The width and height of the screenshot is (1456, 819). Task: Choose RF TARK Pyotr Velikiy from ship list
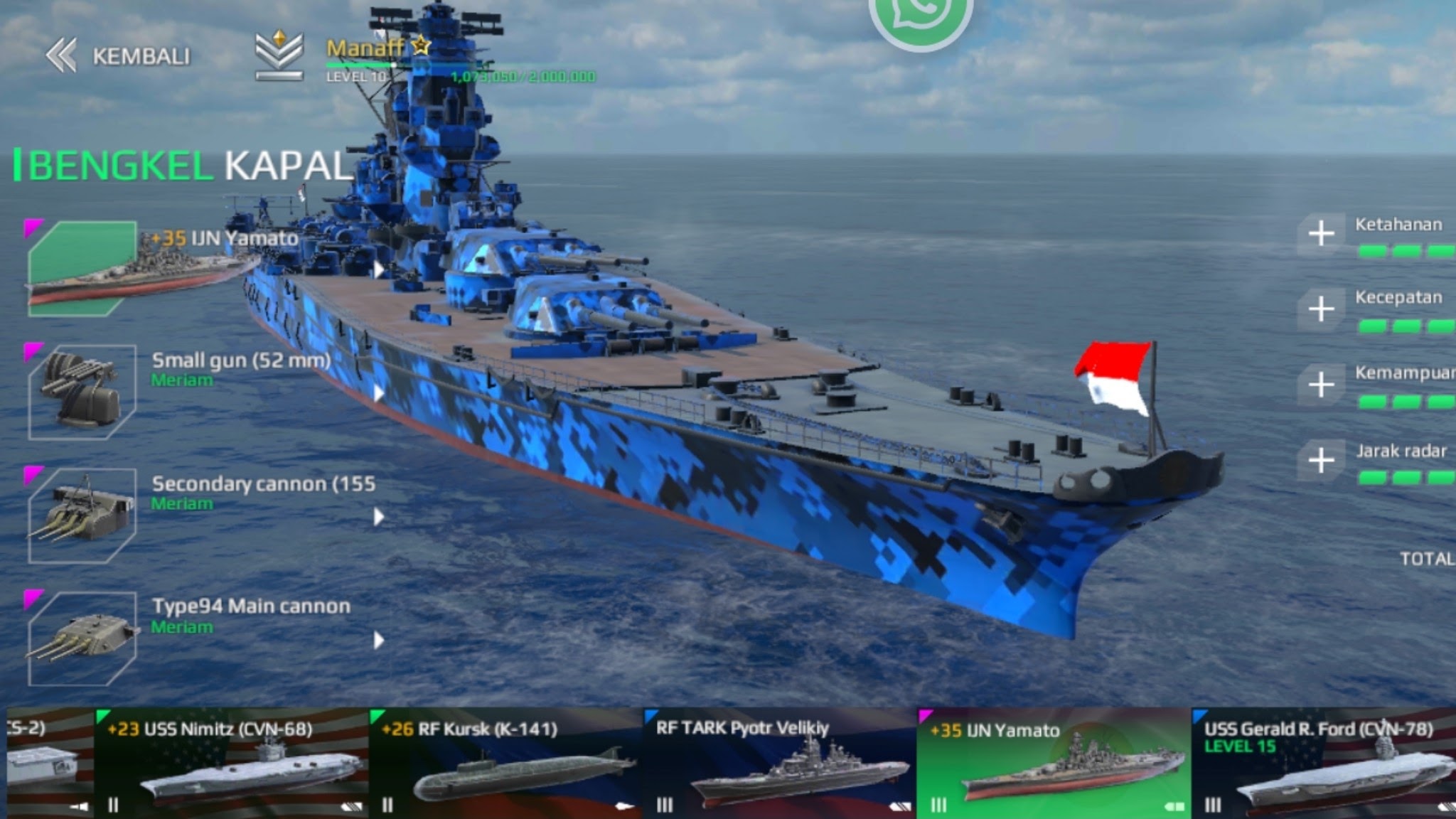(780, 764)
